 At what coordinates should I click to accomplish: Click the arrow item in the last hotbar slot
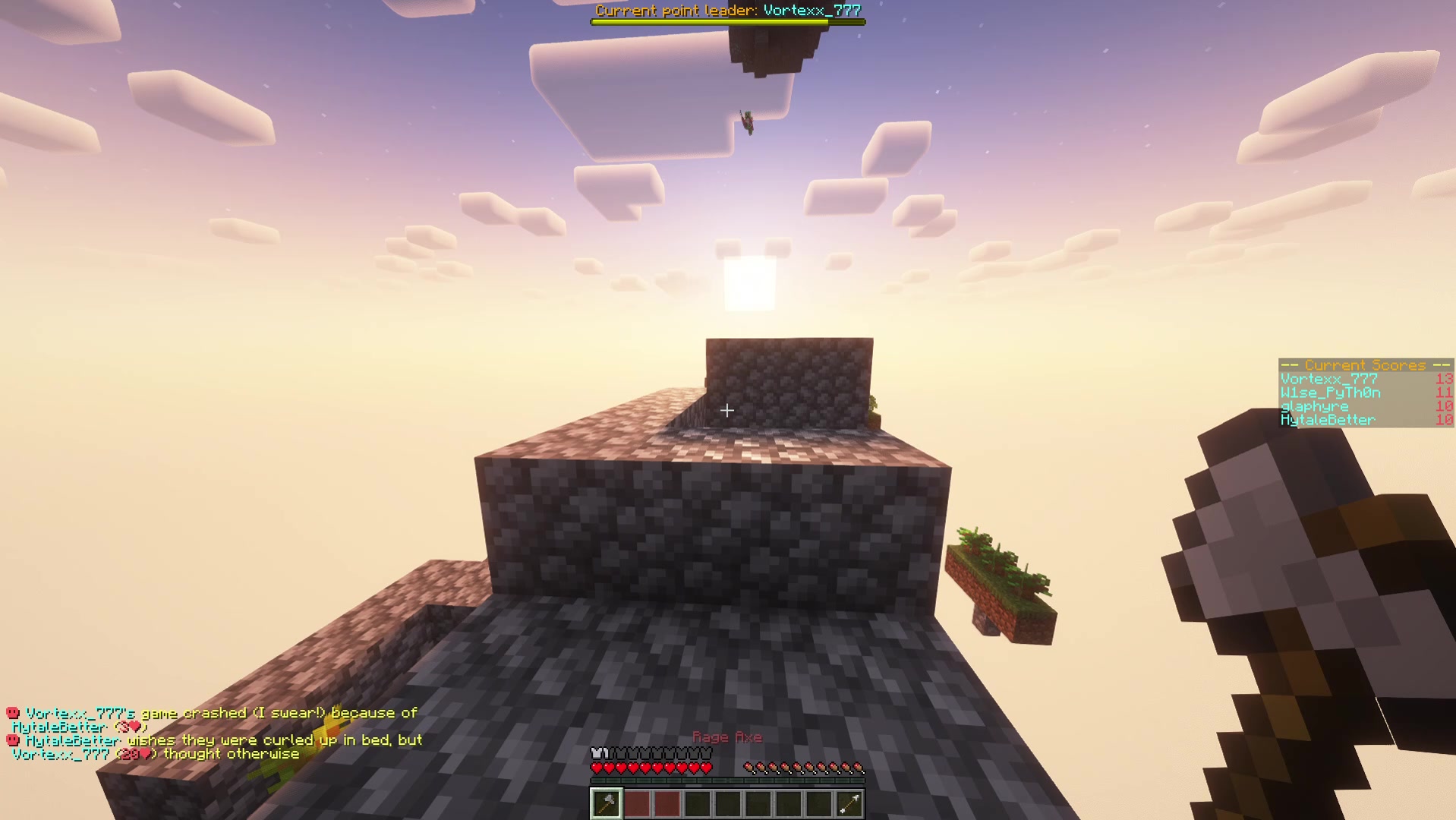click(x=849, y=803)
